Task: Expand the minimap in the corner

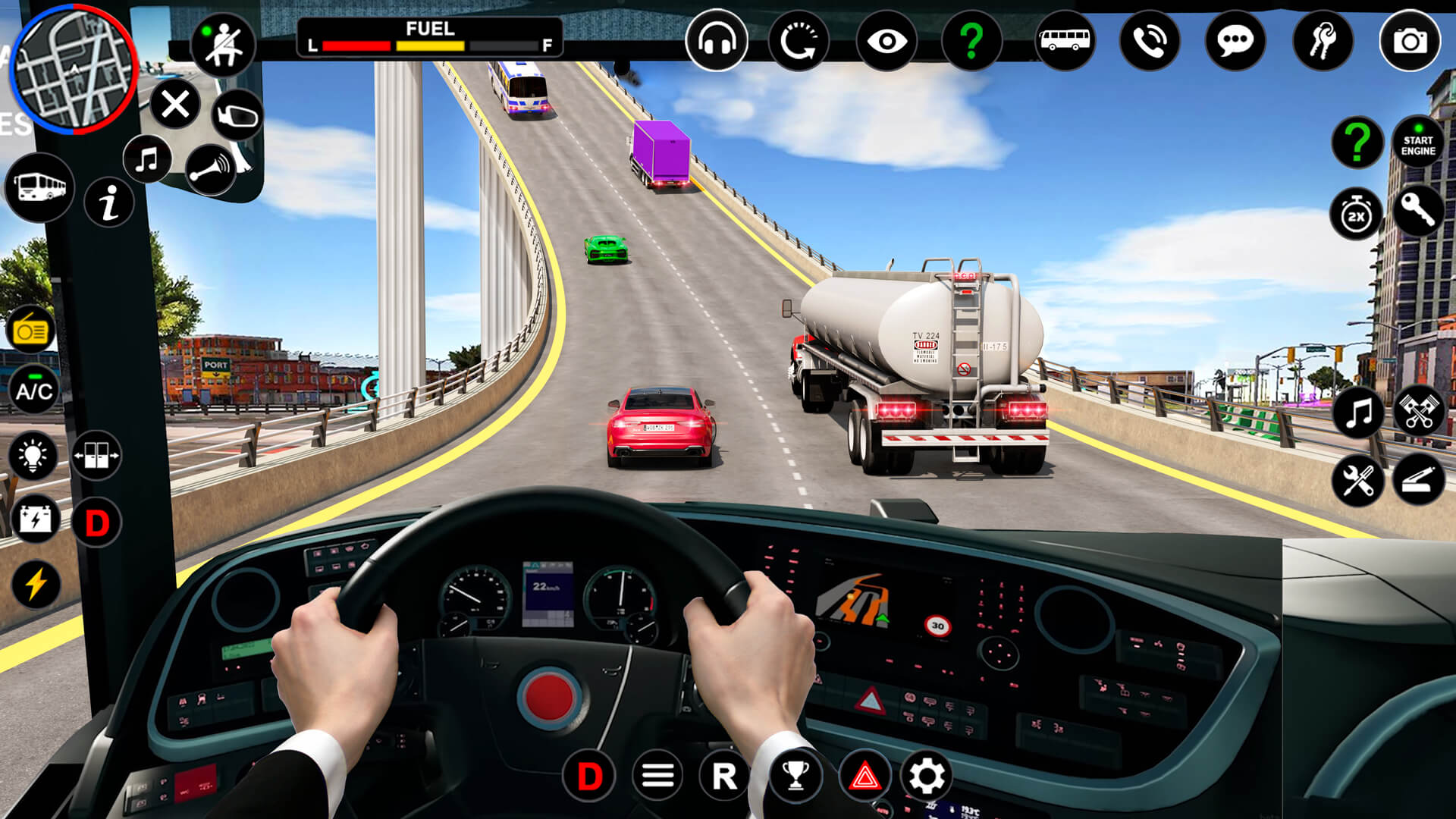Action: click(x=74, y=72)
